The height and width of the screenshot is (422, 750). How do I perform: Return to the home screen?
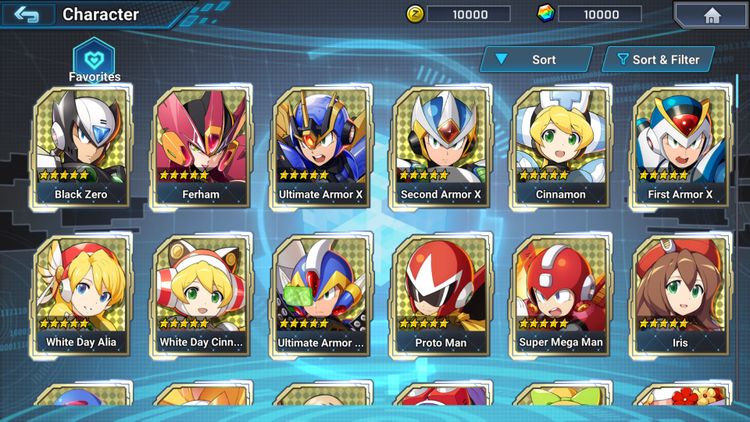pyautogui.click(x=711, y=15)
